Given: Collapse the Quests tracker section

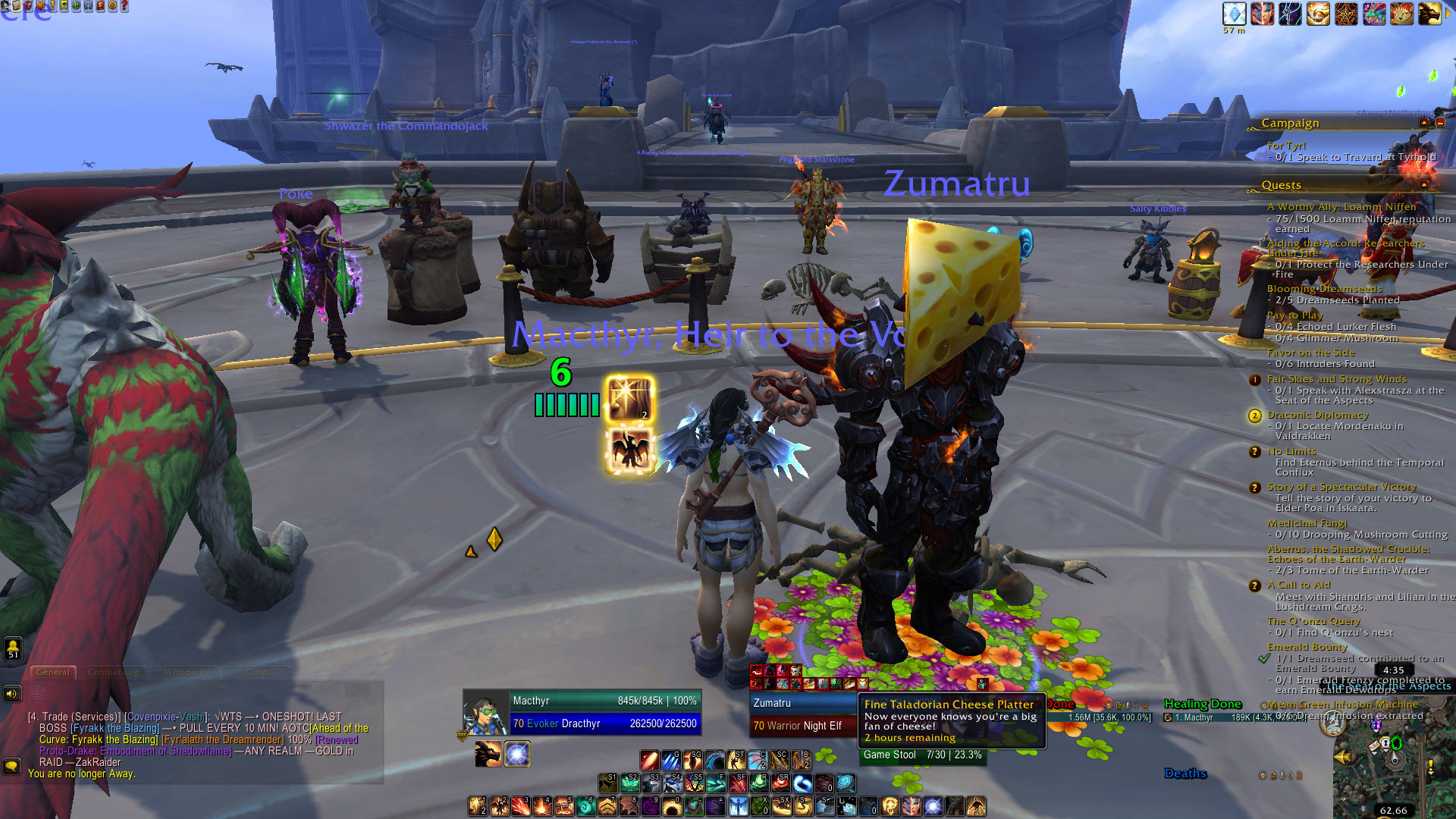Looking at the screenshot, I should tap(1424, 184).
